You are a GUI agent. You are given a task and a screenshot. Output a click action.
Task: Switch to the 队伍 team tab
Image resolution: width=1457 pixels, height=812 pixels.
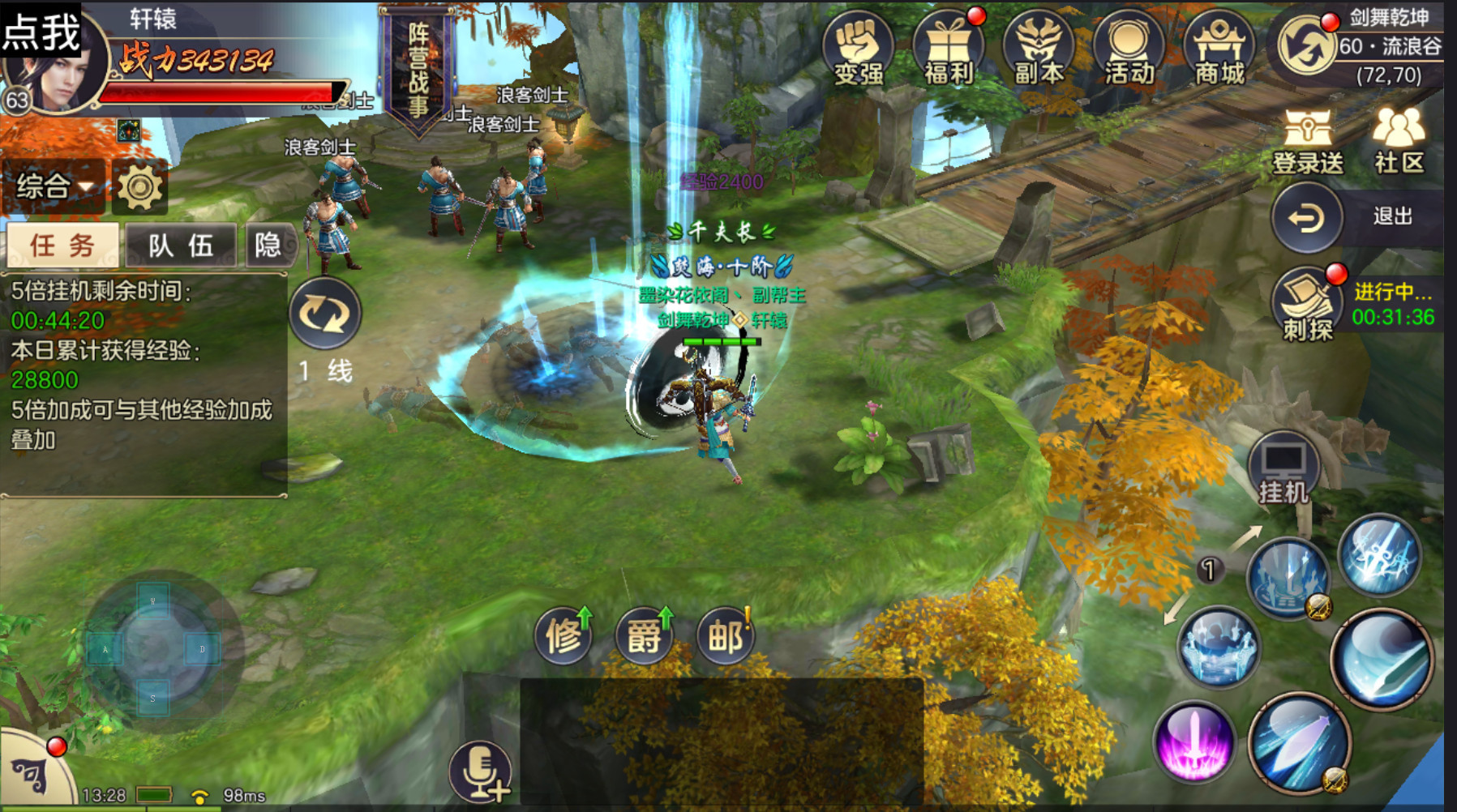(x=180, y=245)
